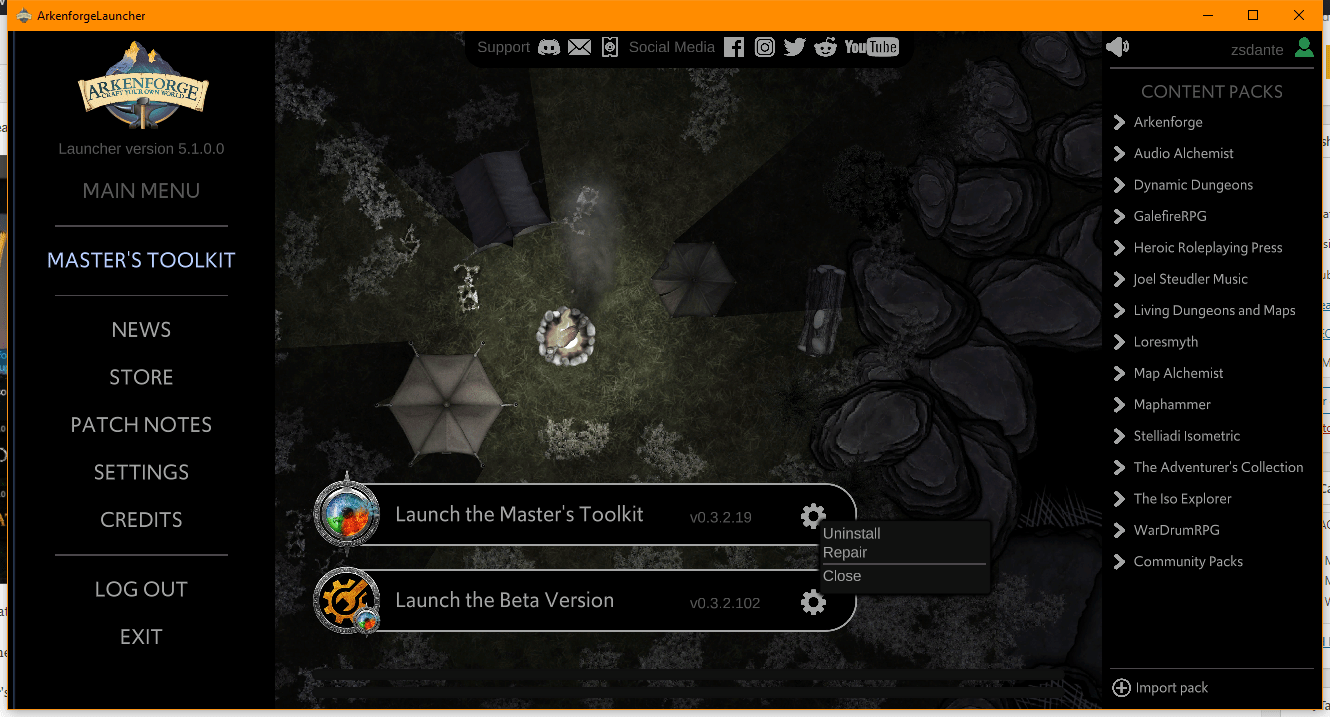Choose Repair in the popup menu
Image resolution: width=1330 pixels, height=717 pixels.
coord(845,553)
